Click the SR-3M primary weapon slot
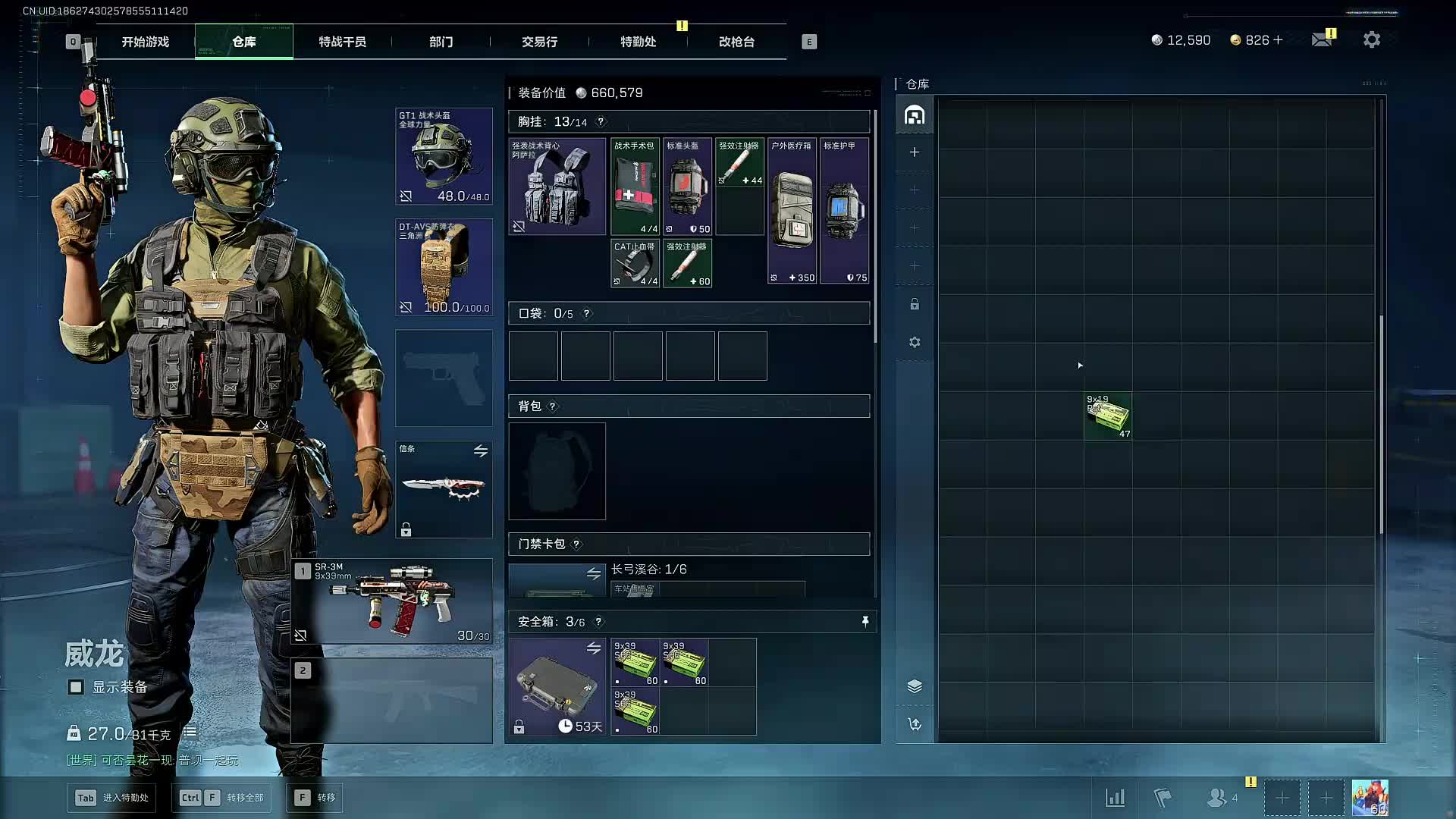The width and height of the screenshot is (1456, 819). pyautogui.click(x=392, y=601)
